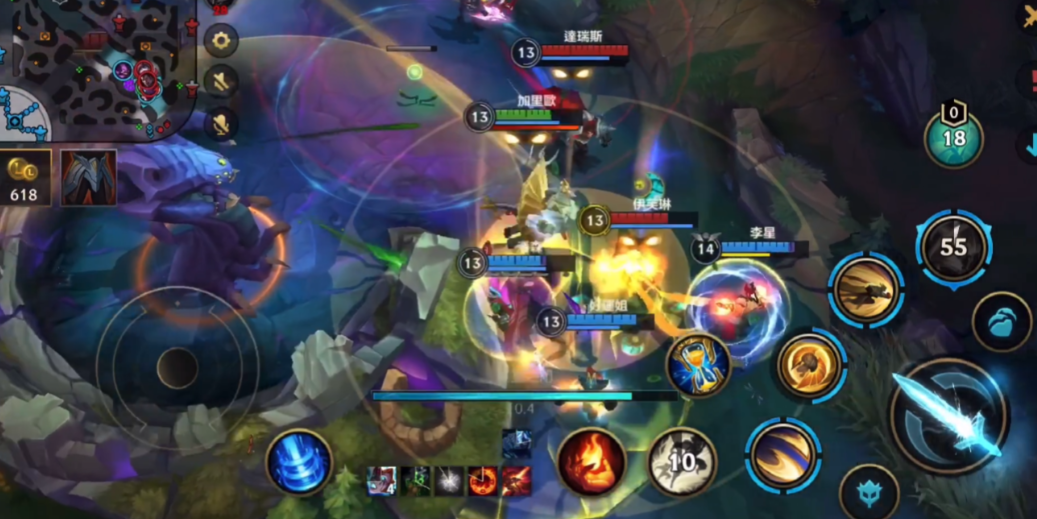Tap the ice sword basic attack button

click(x=947, y=416)
